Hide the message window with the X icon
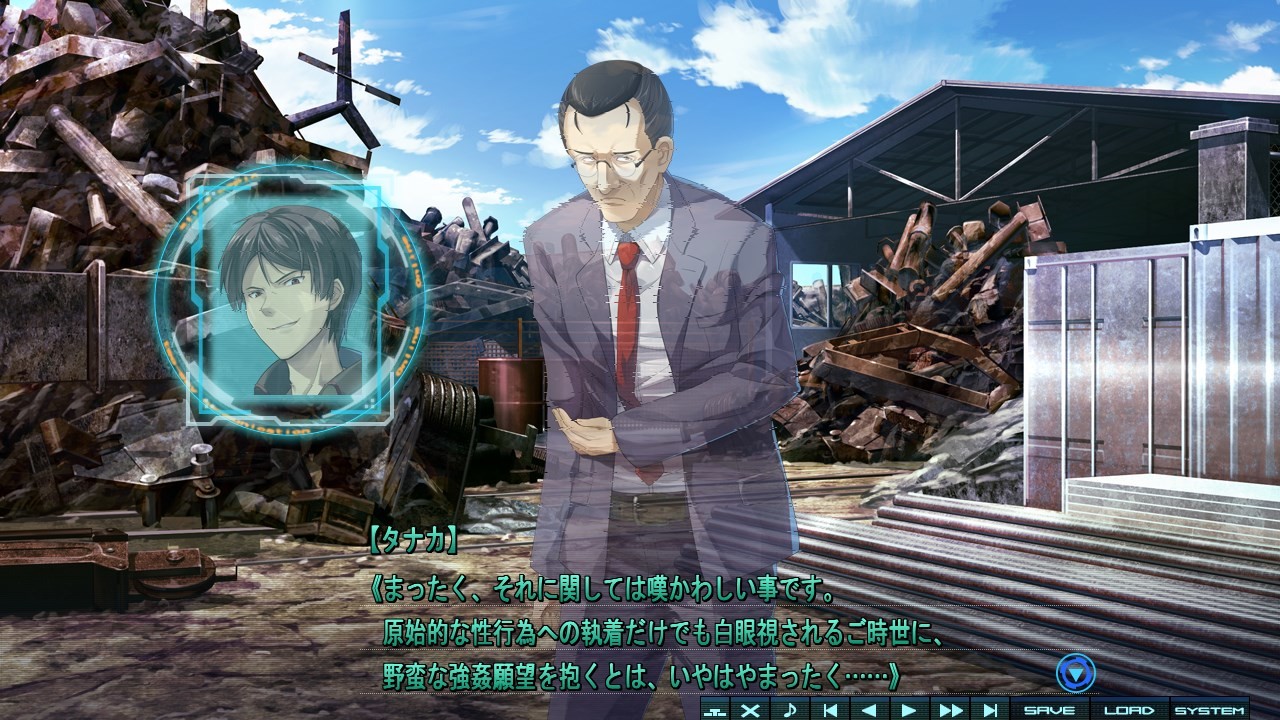Viewport: 1280px width, 720px height. point(750,708)
